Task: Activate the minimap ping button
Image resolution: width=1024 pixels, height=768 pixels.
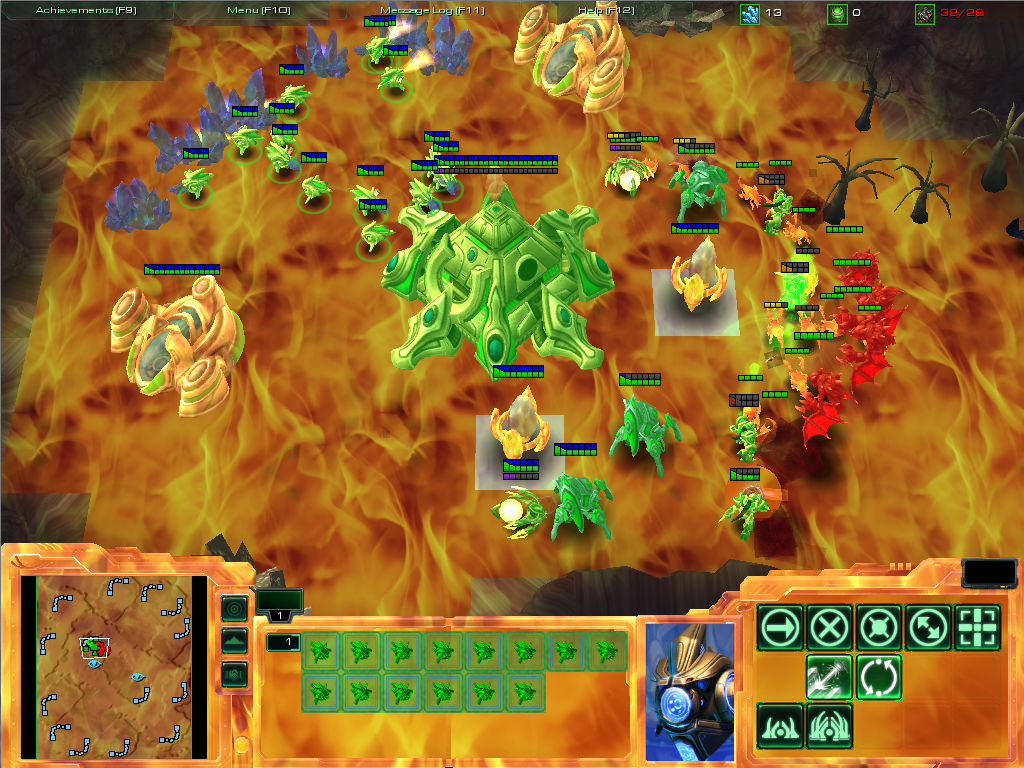Action: [x=236, y=608]
